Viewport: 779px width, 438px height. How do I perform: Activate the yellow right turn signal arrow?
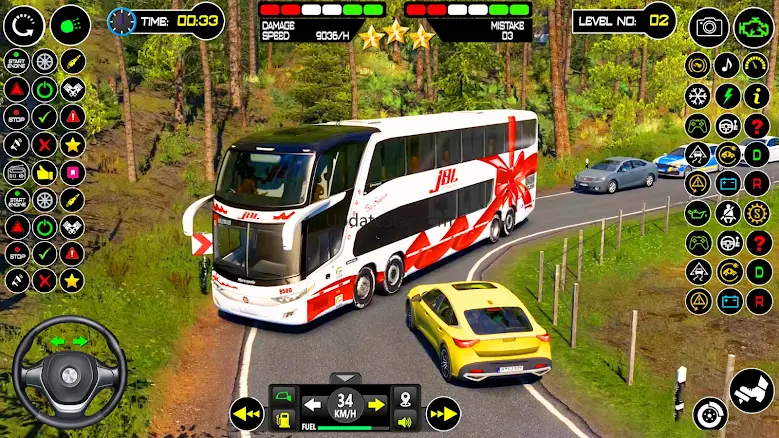[376, 405]
